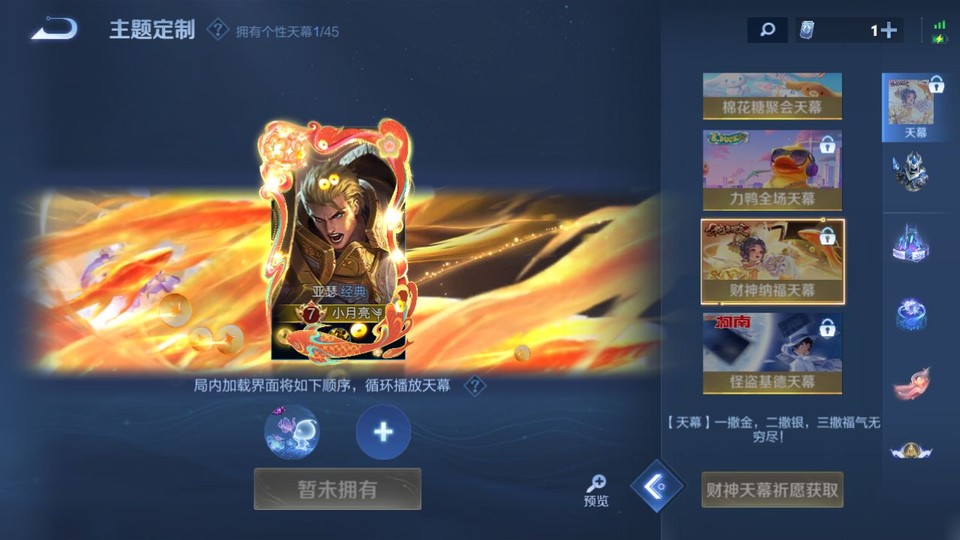
Task: Open the help icon for playback order
Action: [476, 386]
